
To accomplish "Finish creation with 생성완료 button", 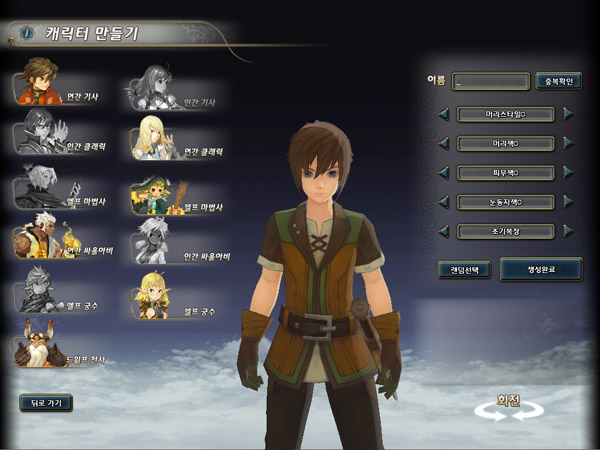I will [x=540, y=269].
